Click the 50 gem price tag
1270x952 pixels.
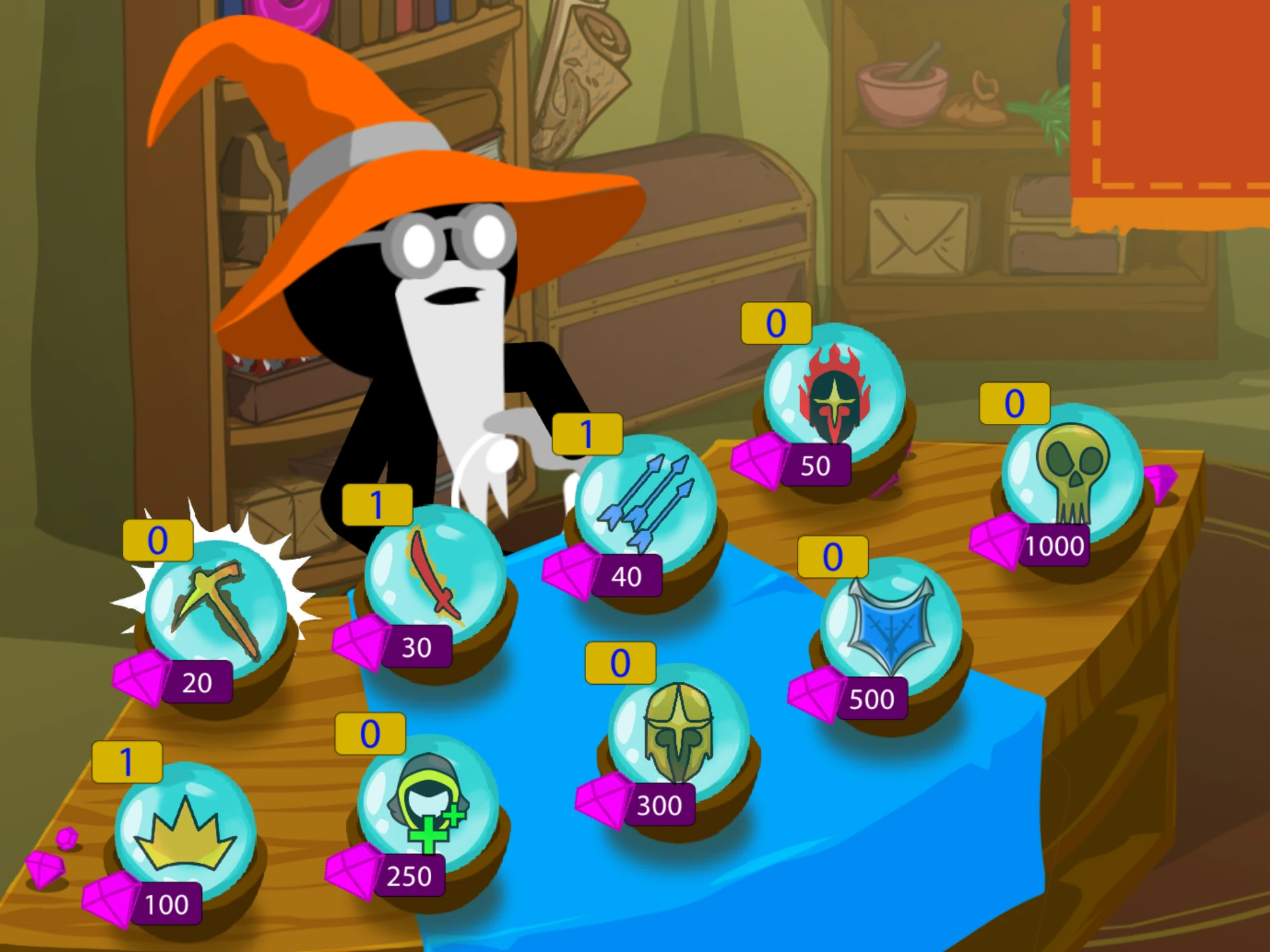[x=816, y=466]
